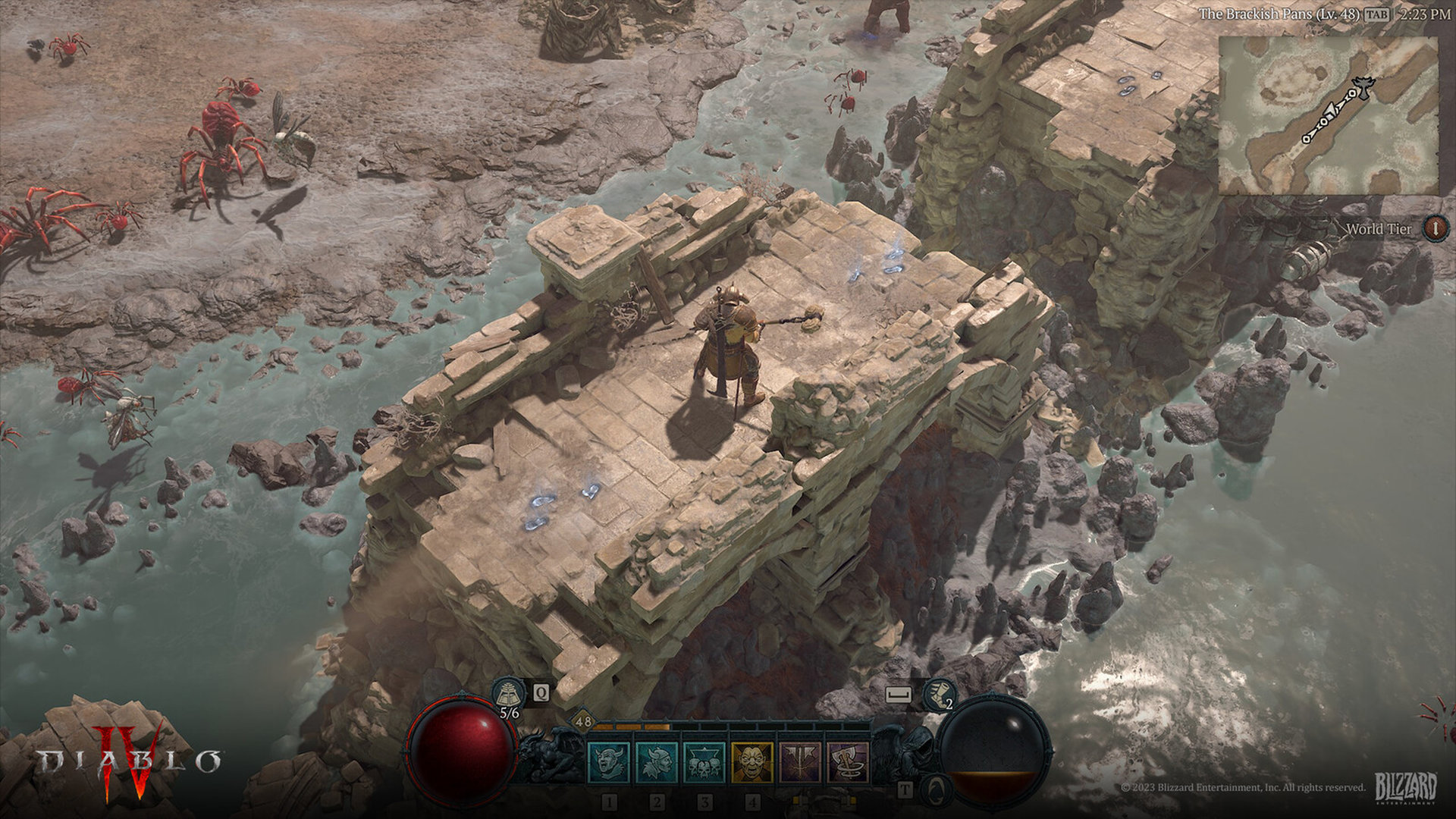The width and height of the screenshot is (1456, 819).
Task: Open the minimap
Action: (x=1327, y=115)
